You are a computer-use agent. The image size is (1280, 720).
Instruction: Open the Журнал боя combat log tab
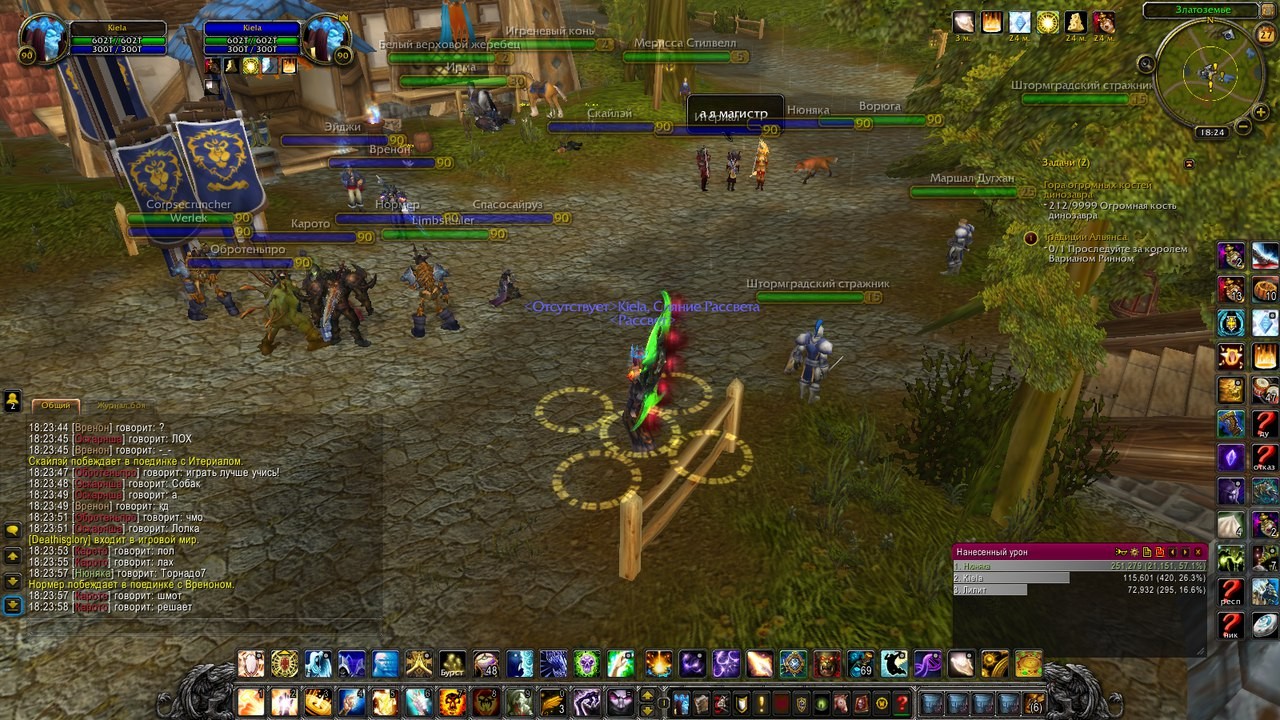tap(121, 405)
